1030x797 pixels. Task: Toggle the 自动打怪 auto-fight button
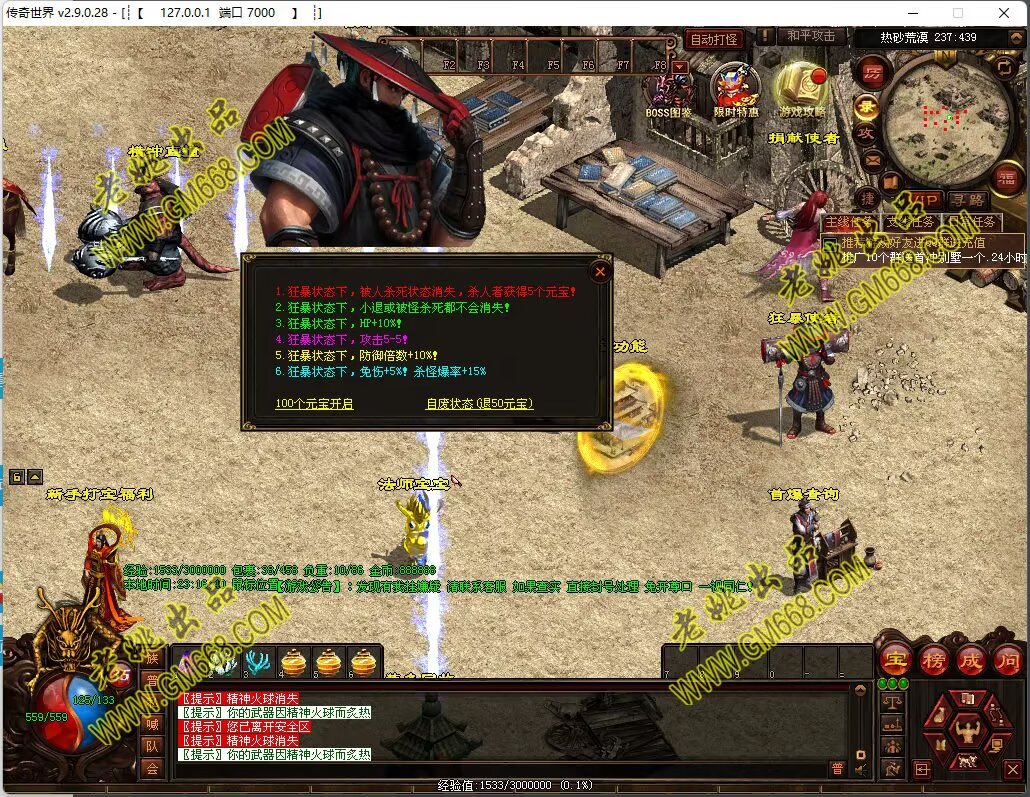click(714, 40)
